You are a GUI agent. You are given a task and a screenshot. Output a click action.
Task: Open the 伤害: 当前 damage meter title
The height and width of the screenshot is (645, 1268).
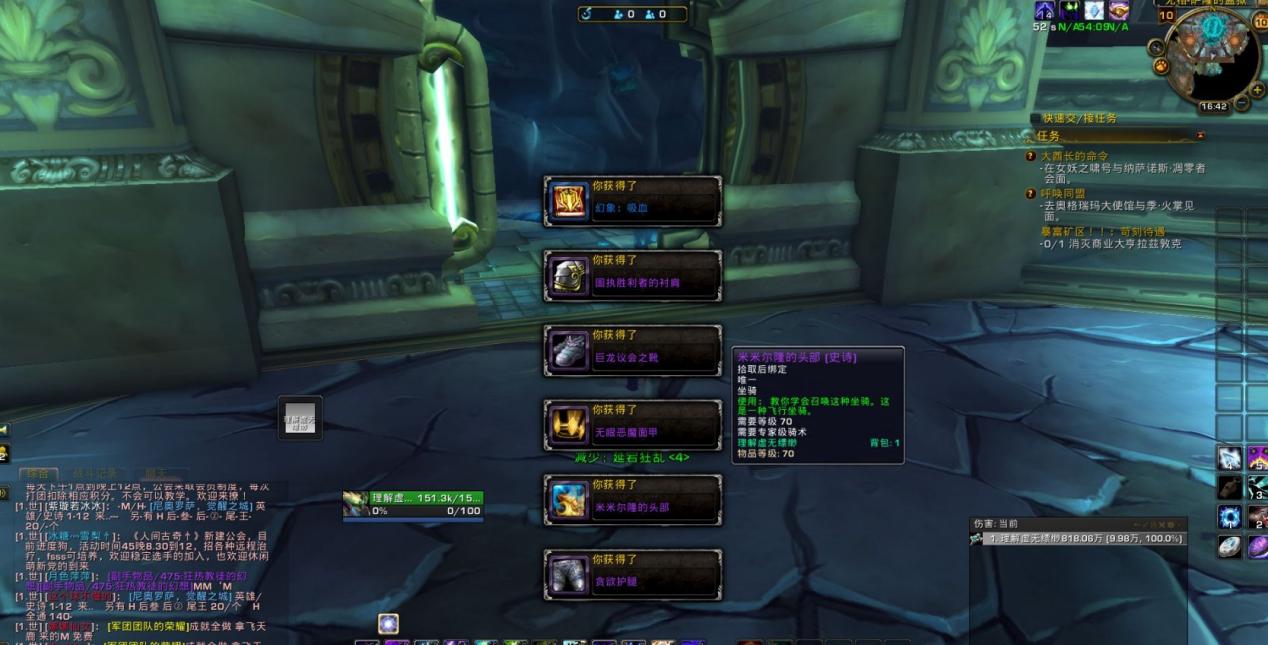pyautogui.click(x=996, y=523)
